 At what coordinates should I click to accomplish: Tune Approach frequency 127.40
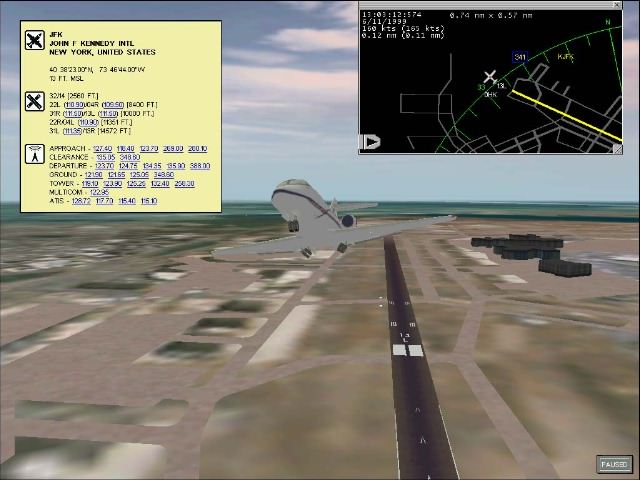point(103,148)
